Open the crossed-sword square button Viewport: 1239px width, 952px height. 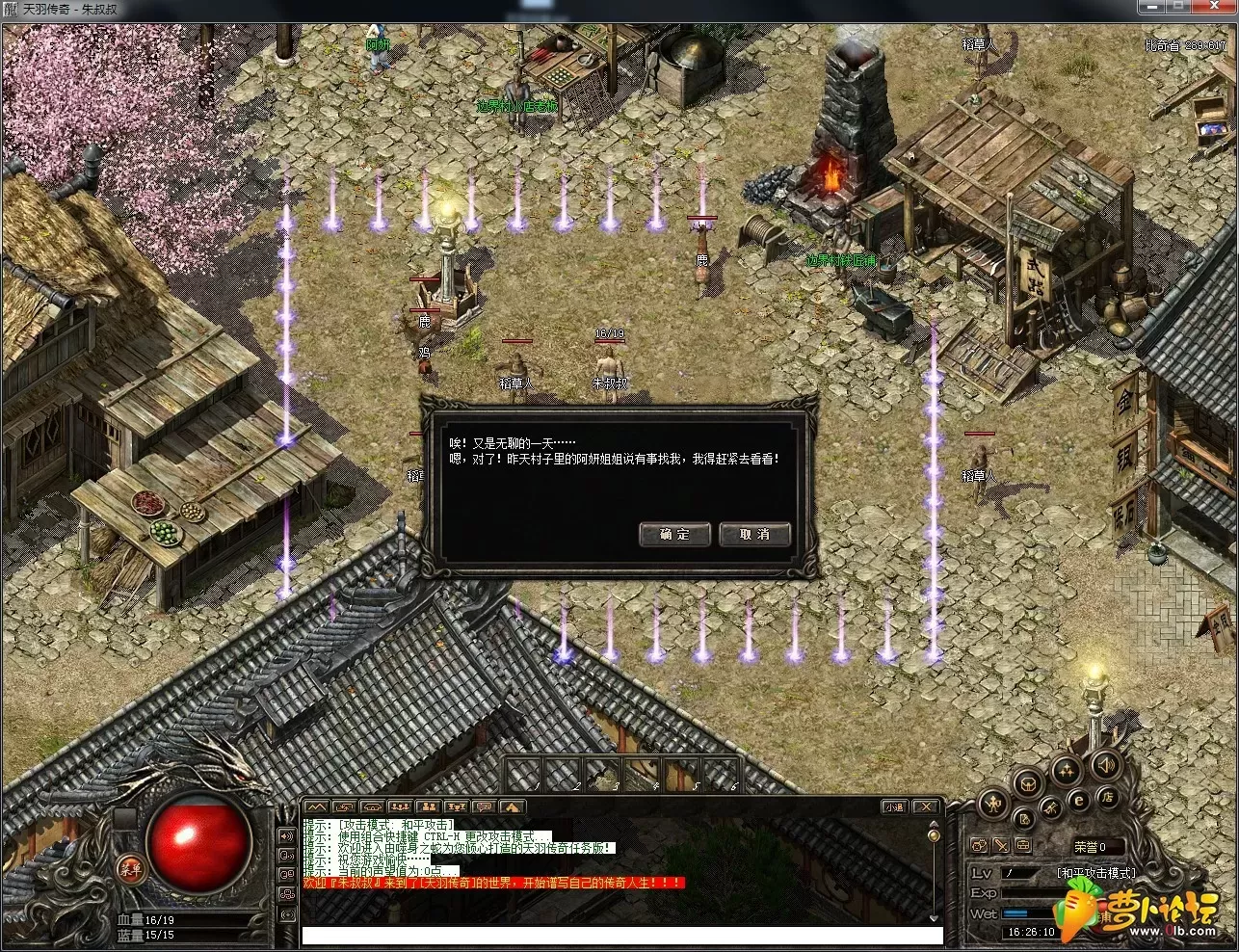click(x=1002, y=846)
